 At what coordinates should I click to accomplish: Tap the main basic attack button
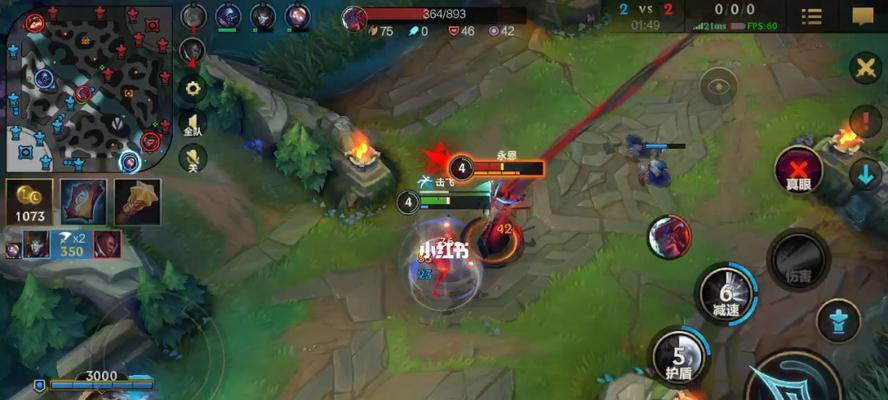(795, 380)
